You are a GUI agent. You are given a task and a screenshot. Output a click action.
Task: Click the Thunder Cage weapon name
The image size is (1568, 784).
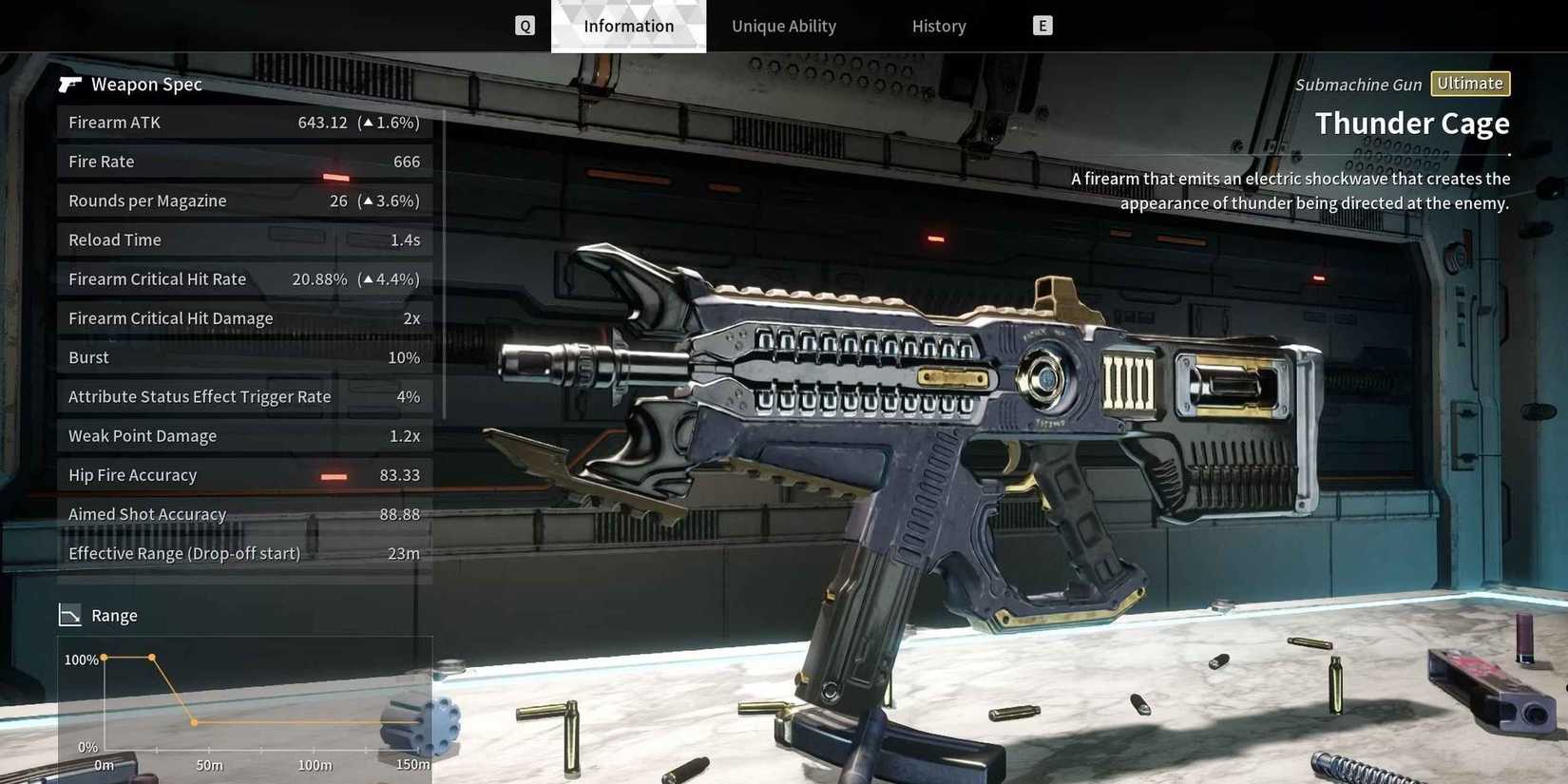point(1411,123)
